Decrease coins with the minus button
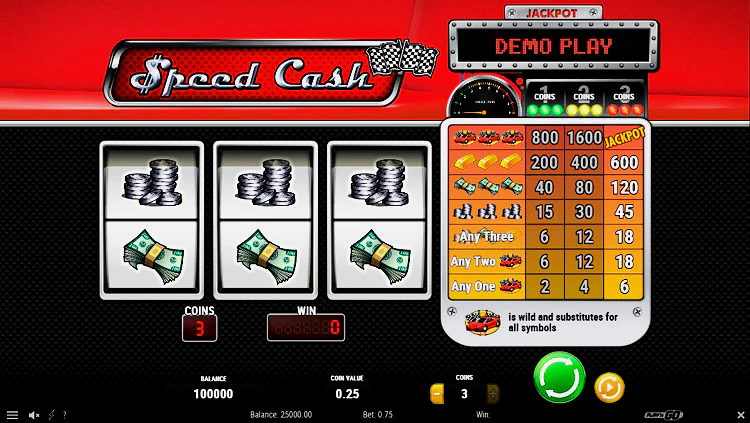 point(437,394)
